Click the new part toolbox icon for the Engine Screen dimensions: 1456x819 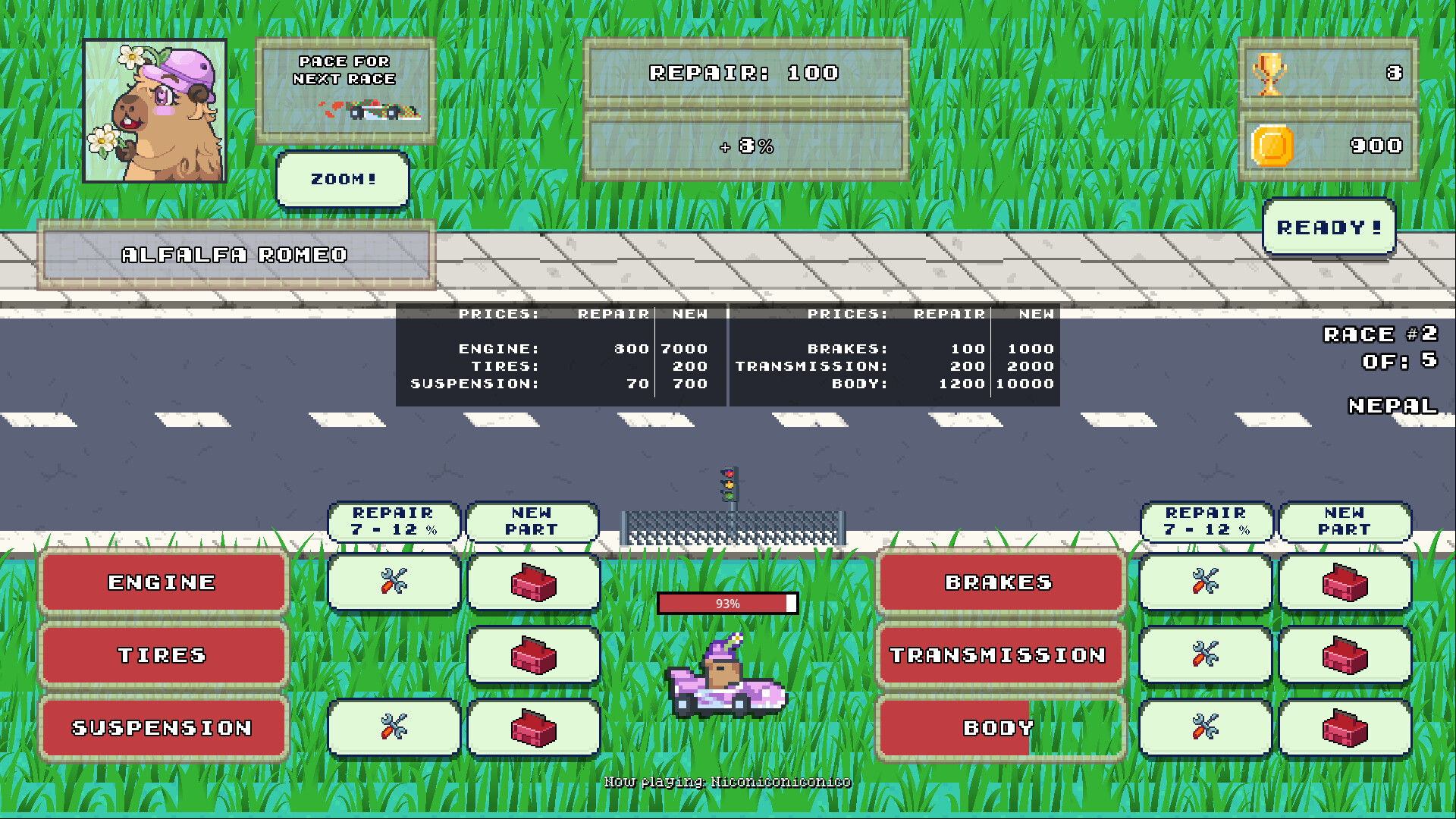point(533,582)
